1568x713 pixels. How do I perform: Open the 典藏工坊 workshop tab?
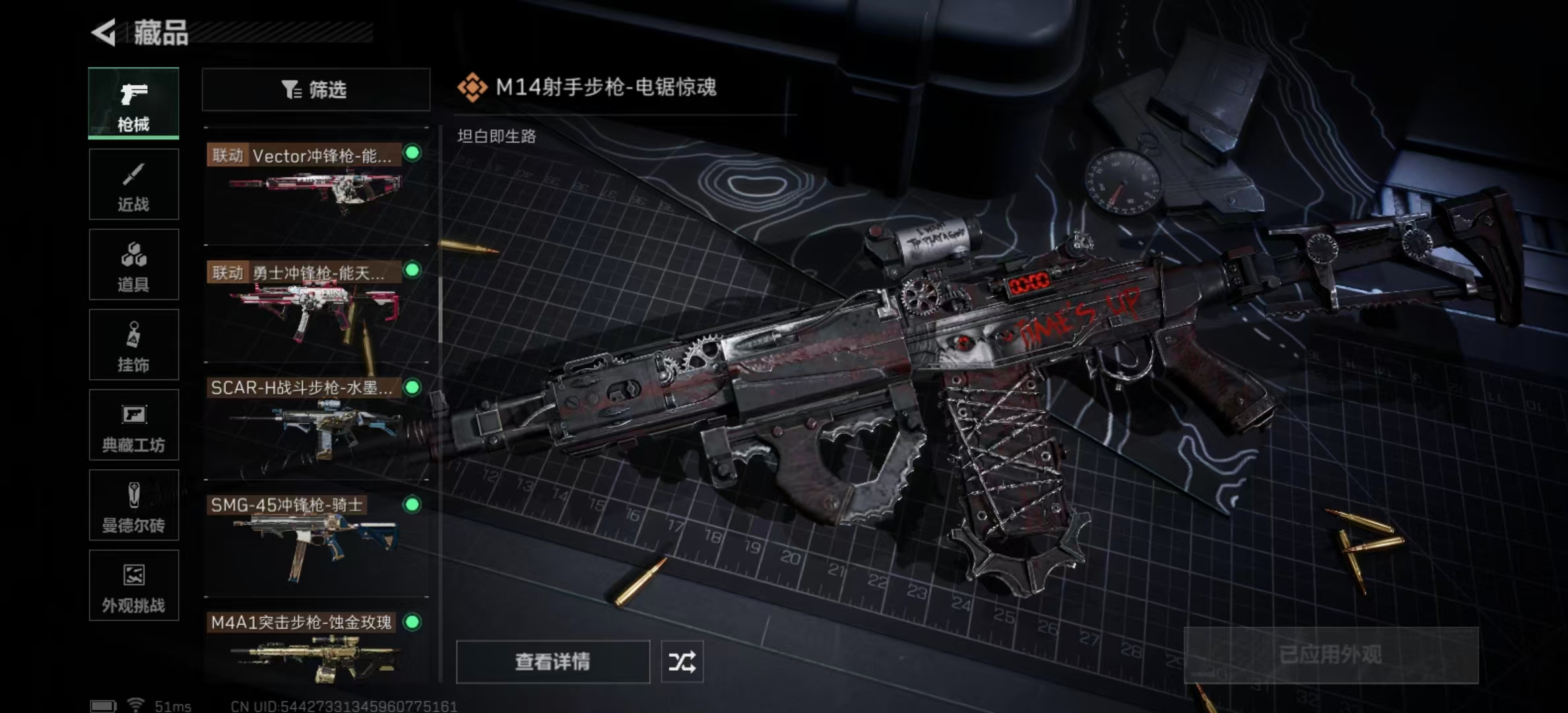(x=133, y=425)
